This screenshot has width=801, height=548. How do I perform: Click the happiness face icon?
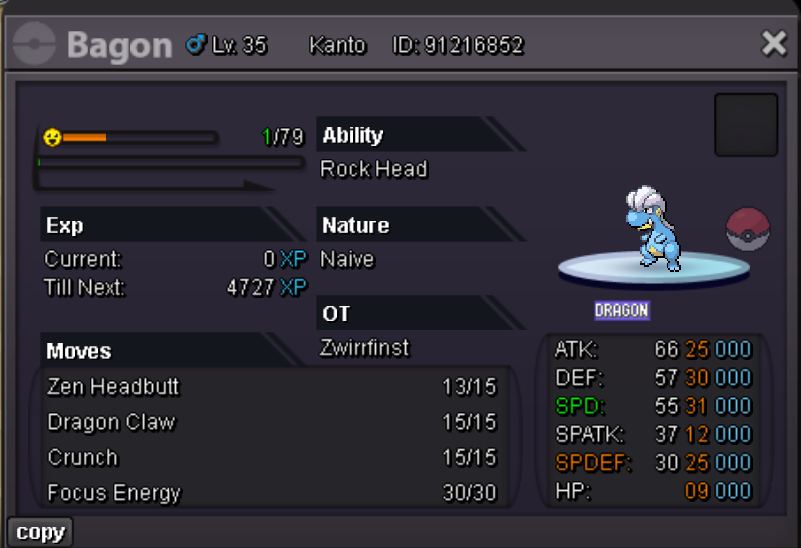(52, 137)
